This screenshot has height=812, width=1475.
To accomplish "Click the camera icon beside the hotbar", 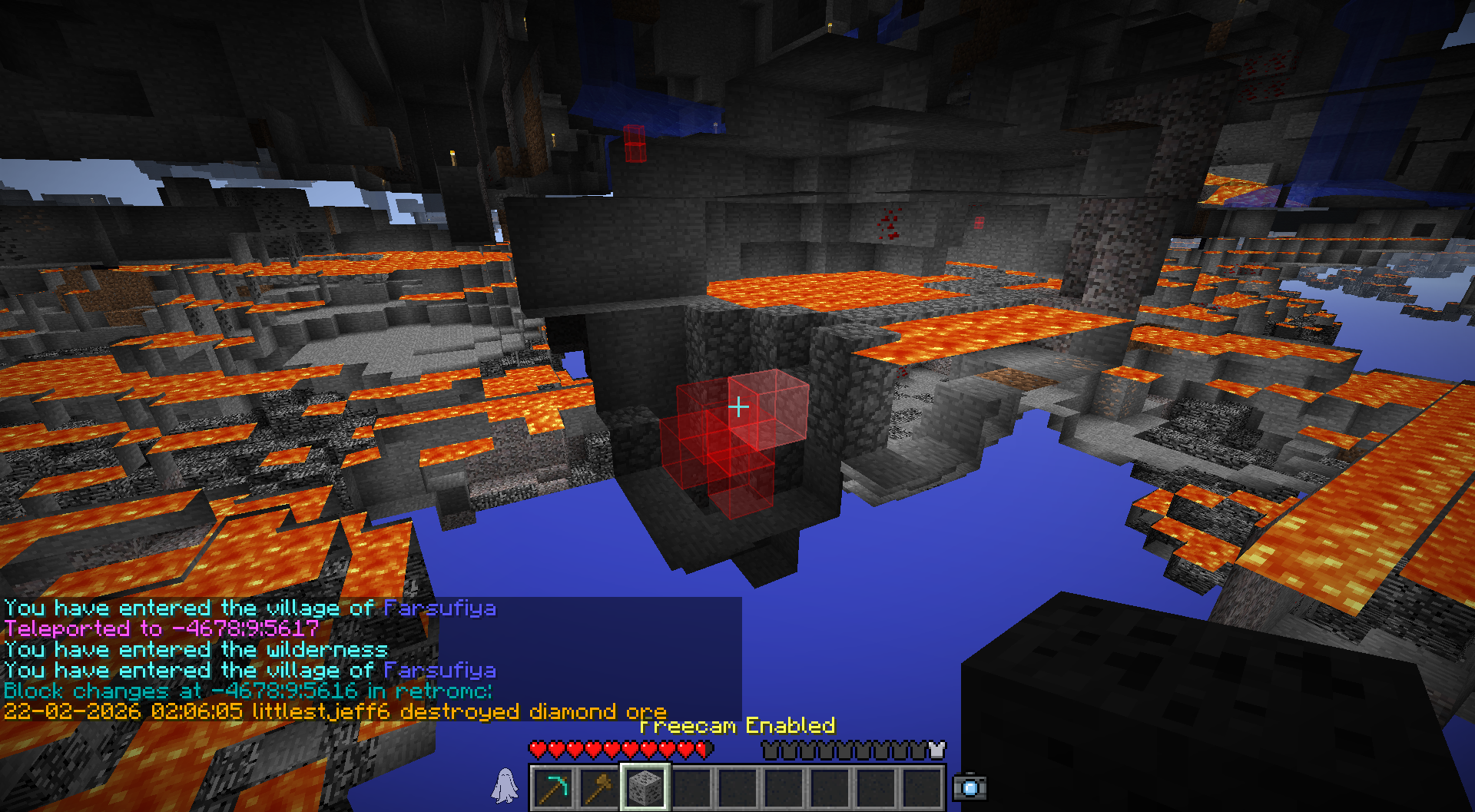I will click(970, 787).
